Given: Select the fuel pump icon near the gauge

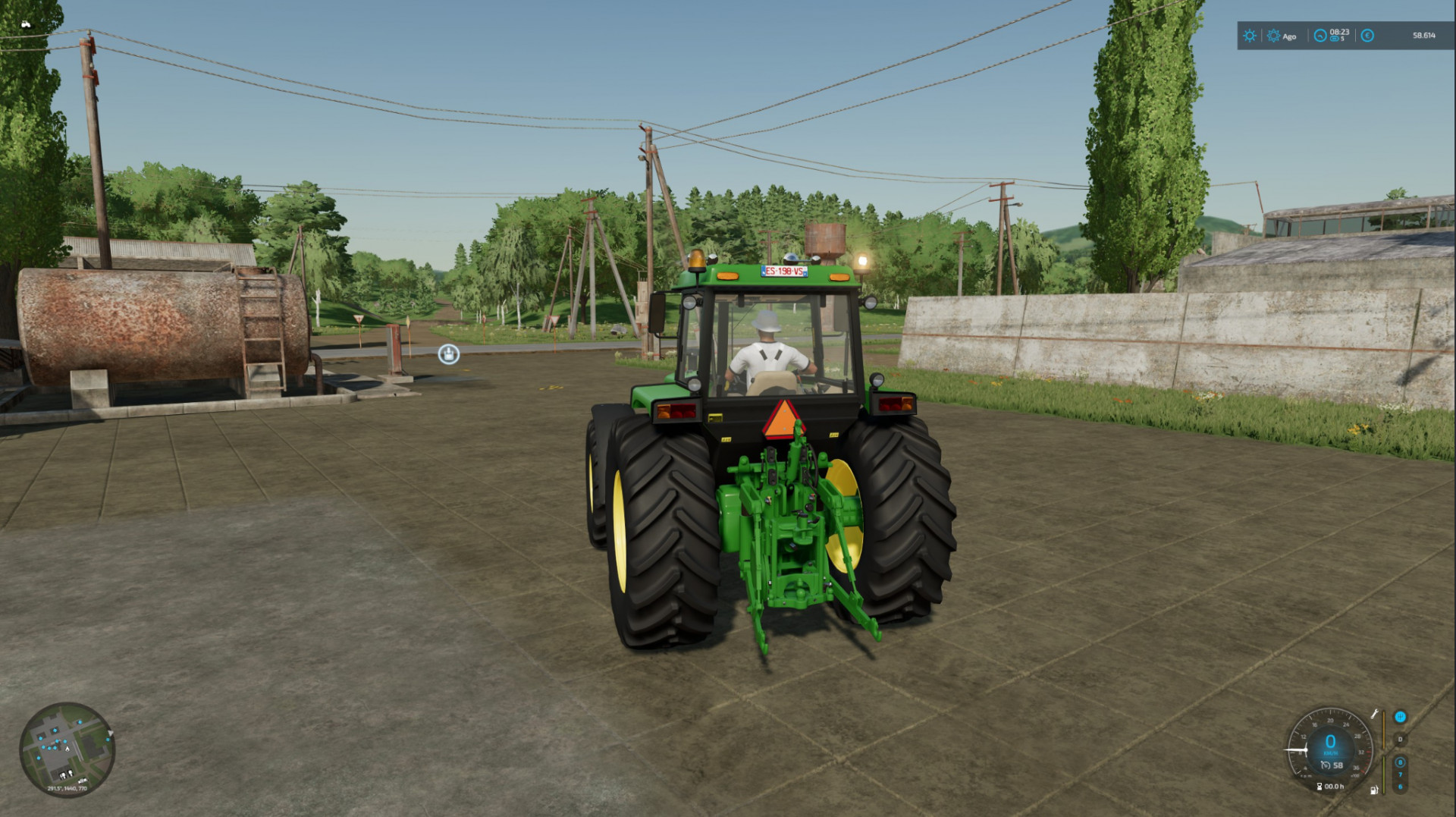Looking at the screenshot, I should 1373,790.
